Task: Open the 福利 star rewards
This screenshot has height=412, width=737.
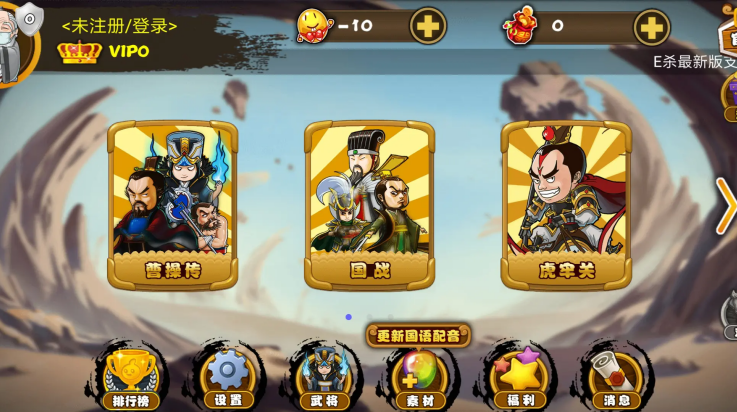Action: [x=517, y=376]
